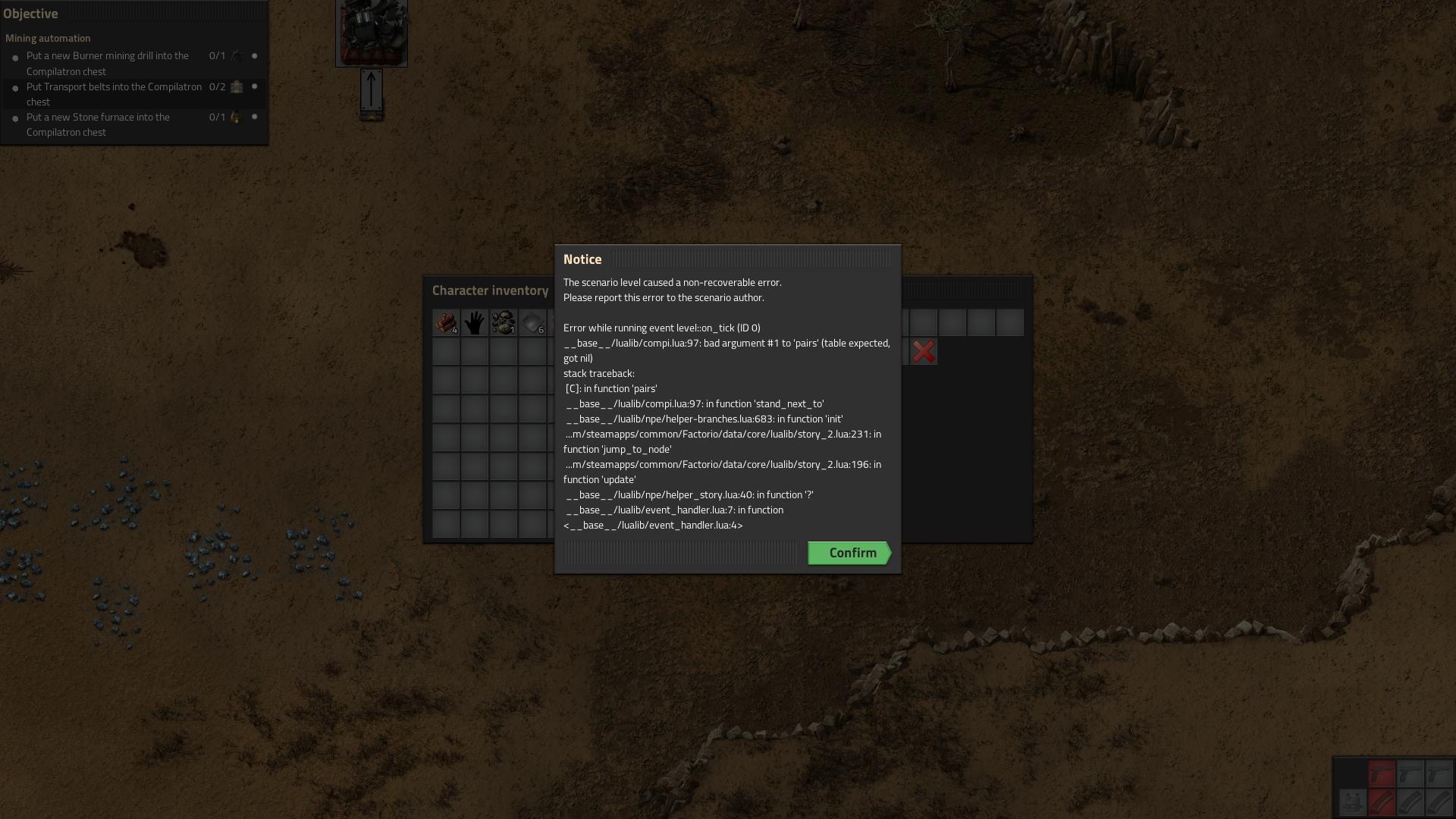Pick the stone item showing count 1
Viewport: 1456px width, 819px height.
pyautogui.click(x=504, y=322)
